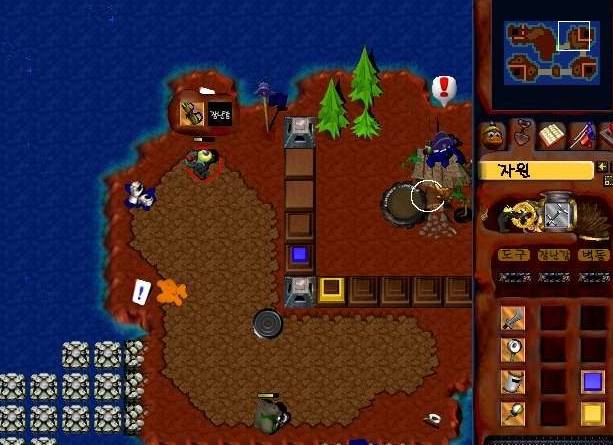Image resolution: width=613 pixels, height=445 pixels.
Task: Pick the sword tool slot
Action: tap(513, 319)
